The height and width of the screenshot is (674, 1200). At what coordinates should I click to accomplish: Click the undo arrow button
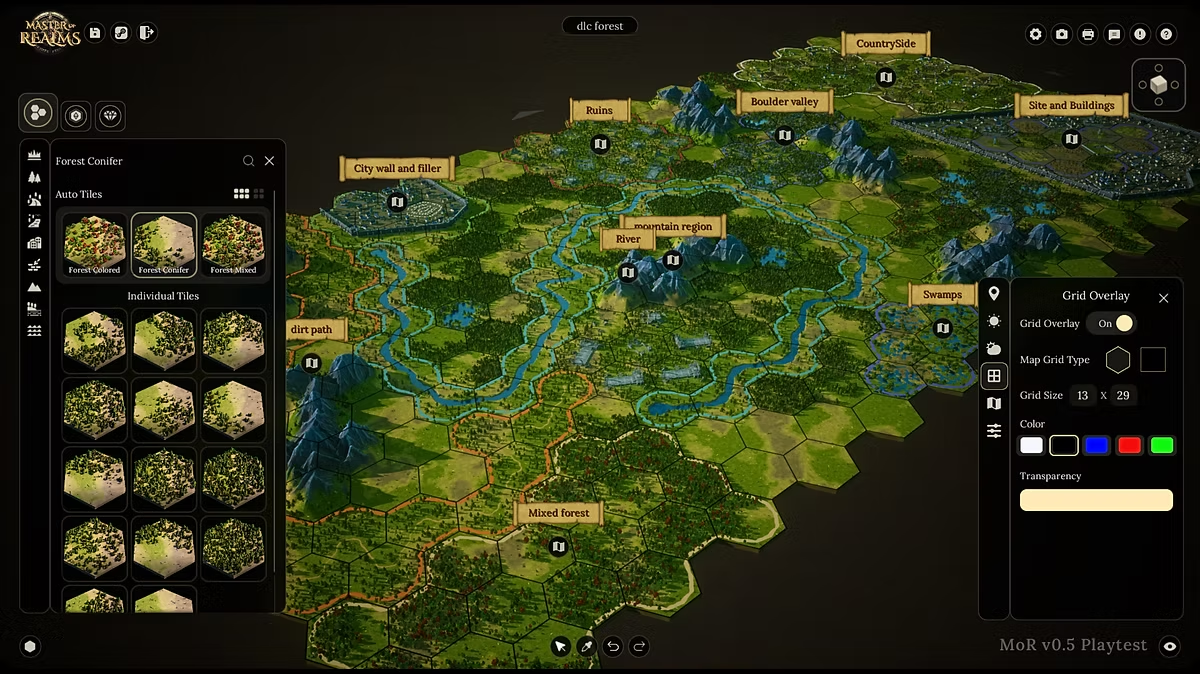coord(613,646)
